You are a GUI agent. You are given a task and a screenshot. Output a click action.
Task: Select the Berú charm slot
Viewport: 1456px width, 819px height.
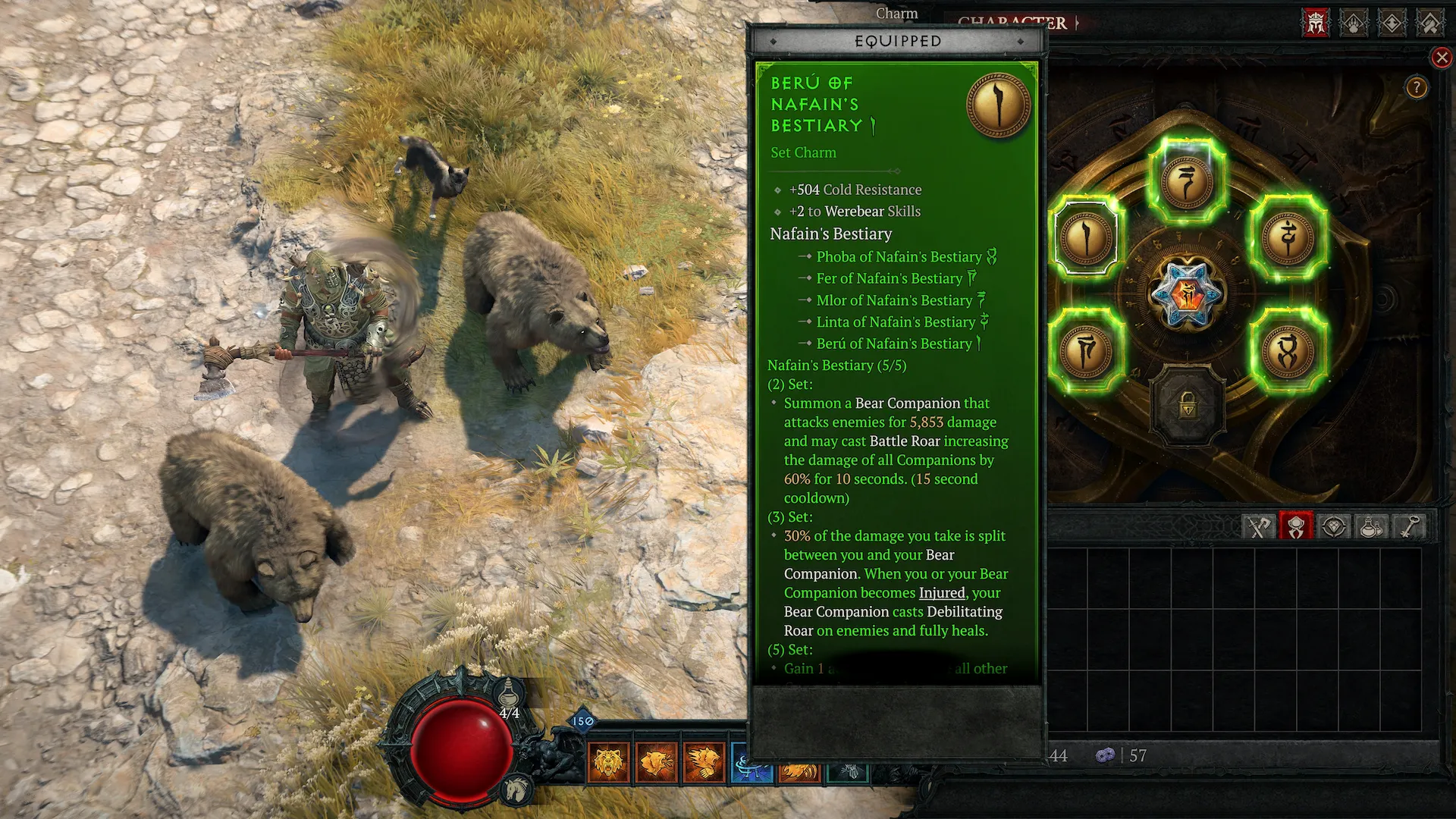1087,237
